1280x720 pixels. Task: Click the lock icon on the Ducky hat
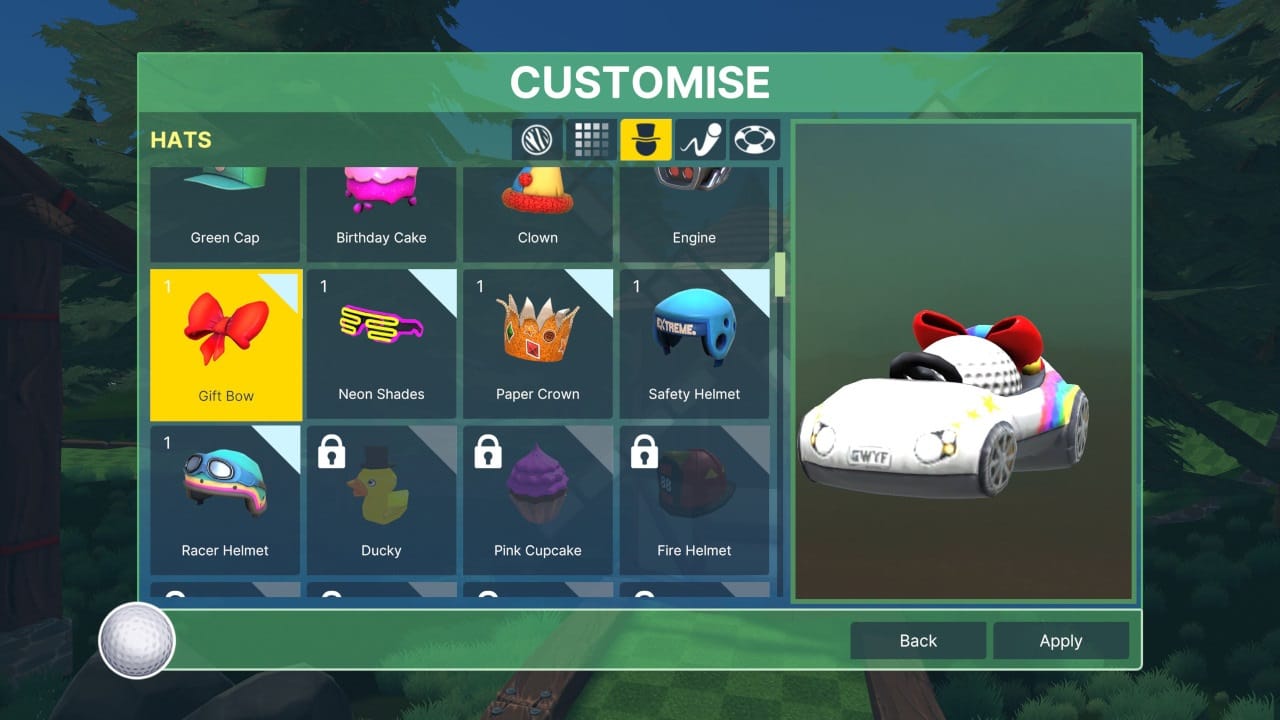[x=332, y=453]
